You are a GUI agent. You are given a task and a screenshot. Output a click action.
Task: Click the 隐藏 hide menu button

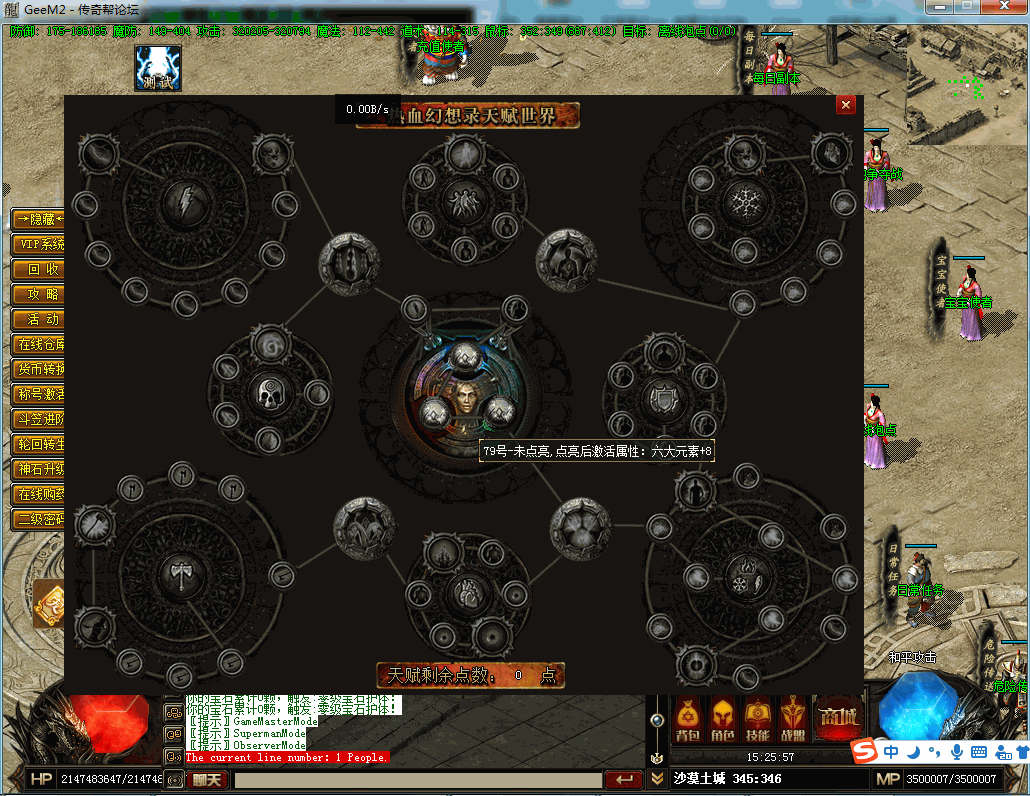point(39,219)
